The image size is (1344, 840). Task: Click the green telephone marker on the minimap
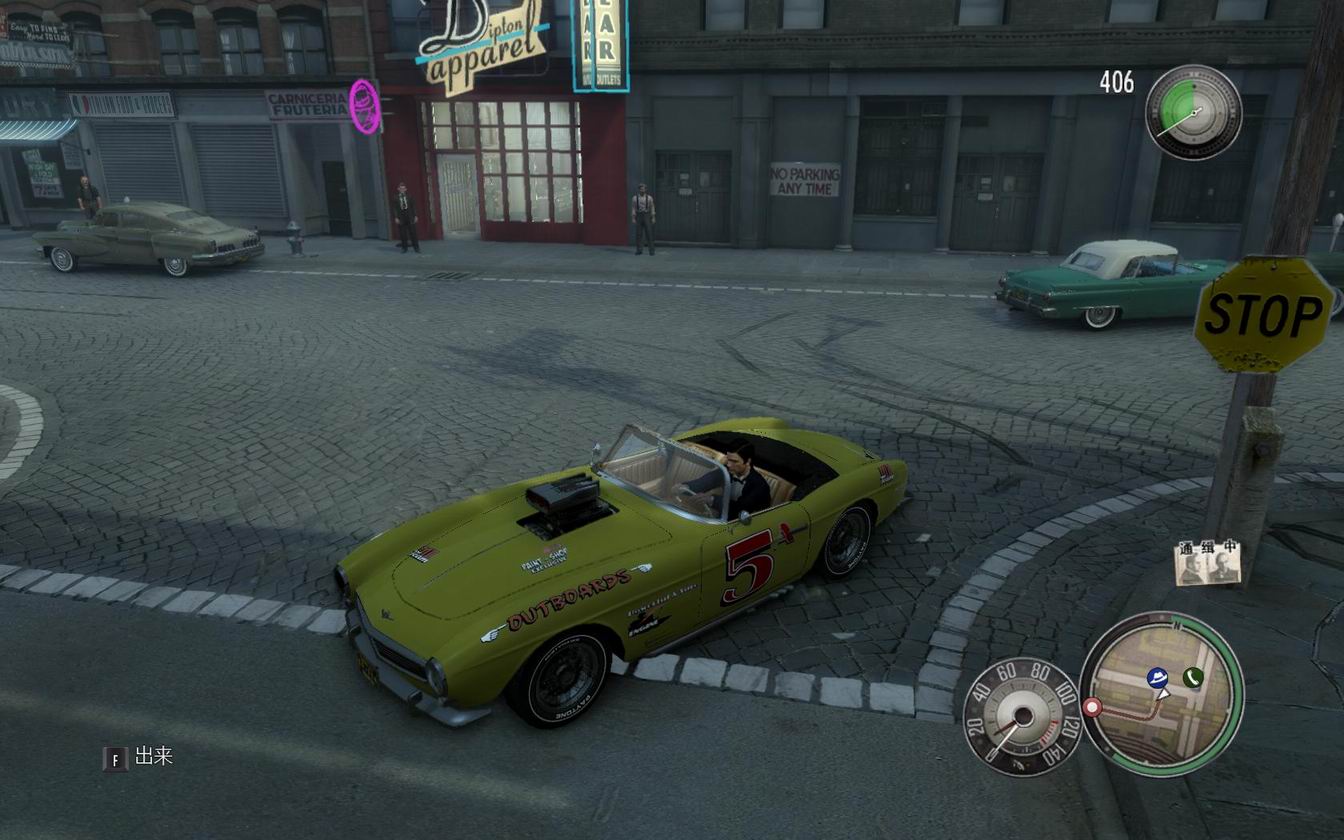click(1192, 677)
